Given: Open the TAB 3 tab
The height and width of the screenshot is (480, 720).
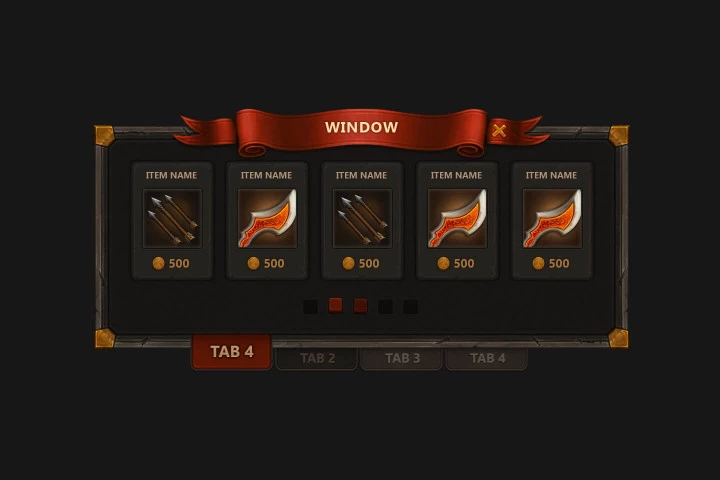Looking at the screenshot, I should [402, 358].
